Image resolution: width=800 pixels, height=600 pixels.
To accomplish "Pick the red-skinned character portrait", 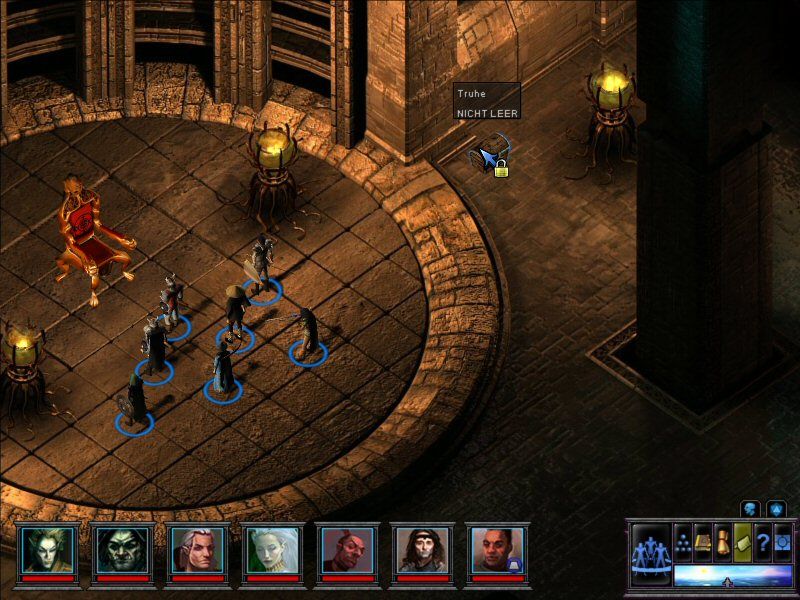I will pos(347,548).
